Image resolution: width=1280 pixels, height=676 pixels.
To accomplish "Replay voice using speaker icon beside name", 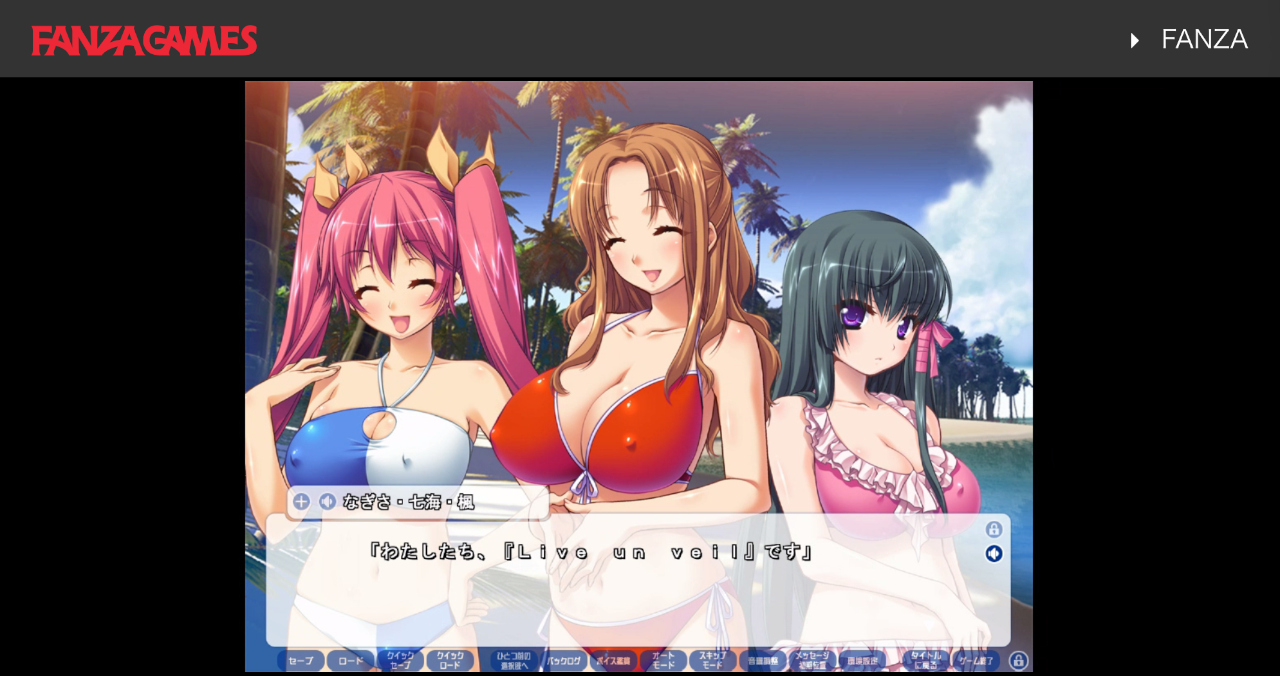I will pyautogui.click(x=327, y=502).
